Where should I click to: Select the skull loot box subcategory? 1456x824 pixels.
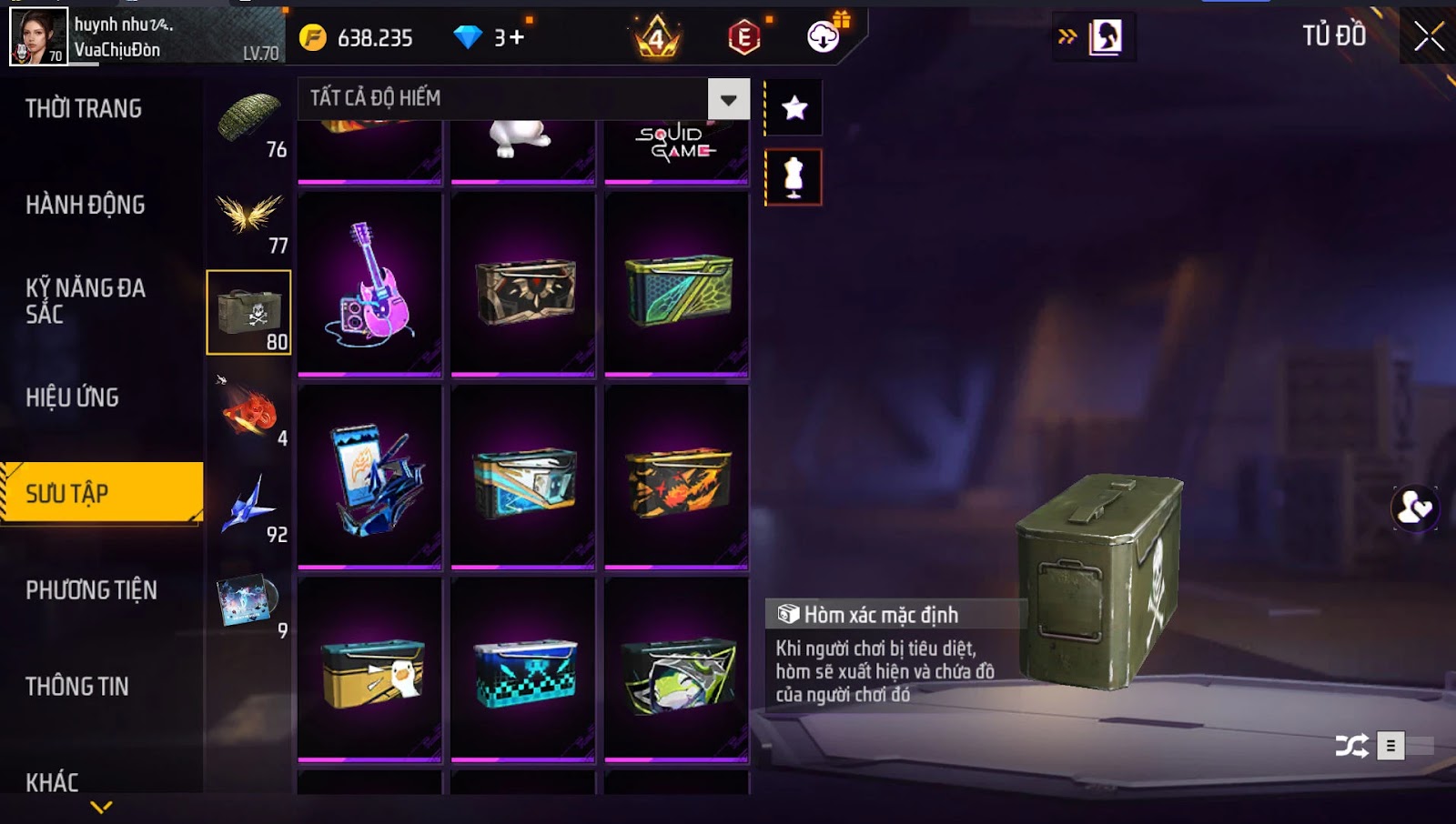(249, 313)
